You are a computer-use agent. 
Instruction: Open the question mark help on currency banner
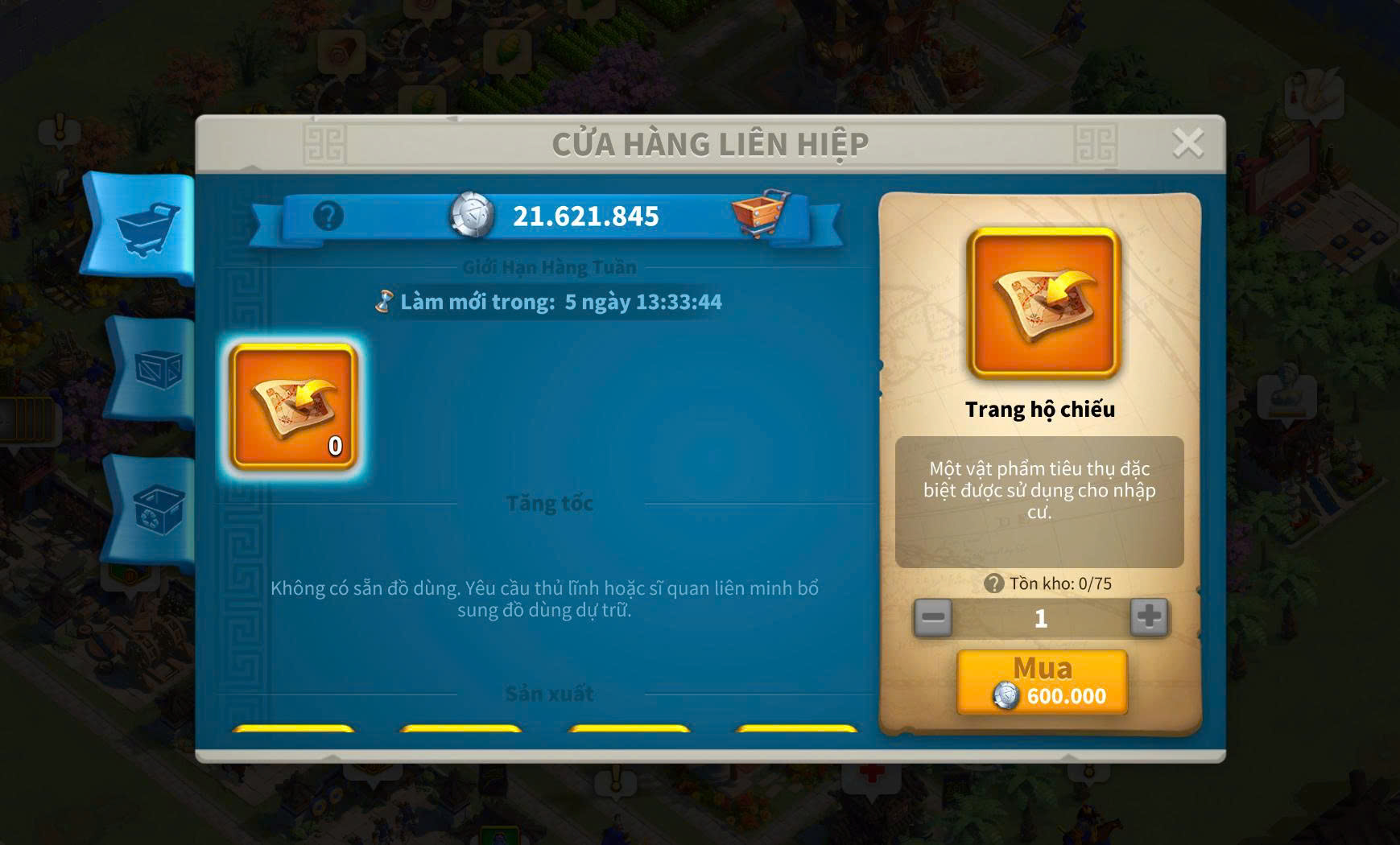coord(328,216)
